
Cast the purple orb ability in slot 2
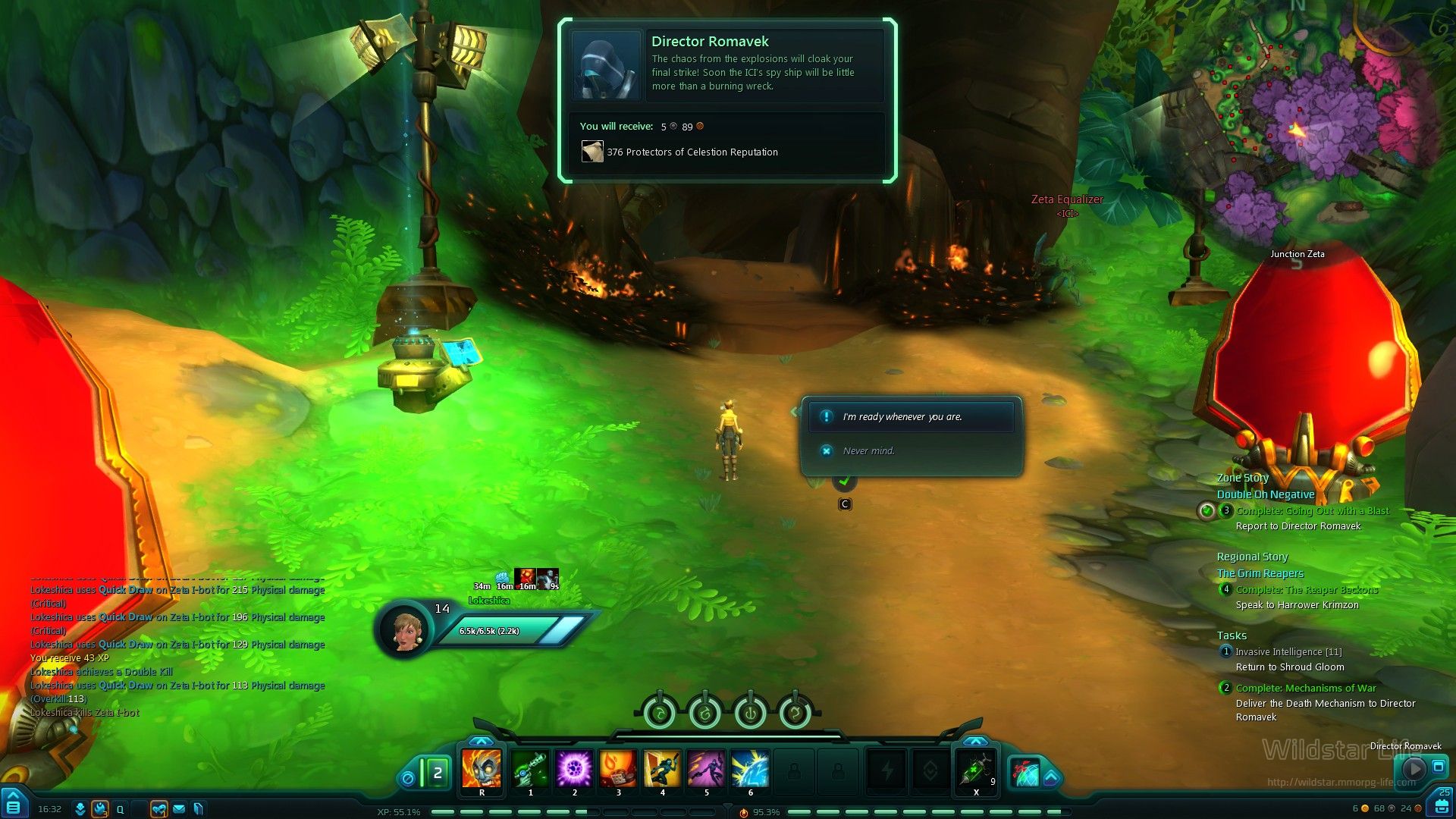click(574, 769)
